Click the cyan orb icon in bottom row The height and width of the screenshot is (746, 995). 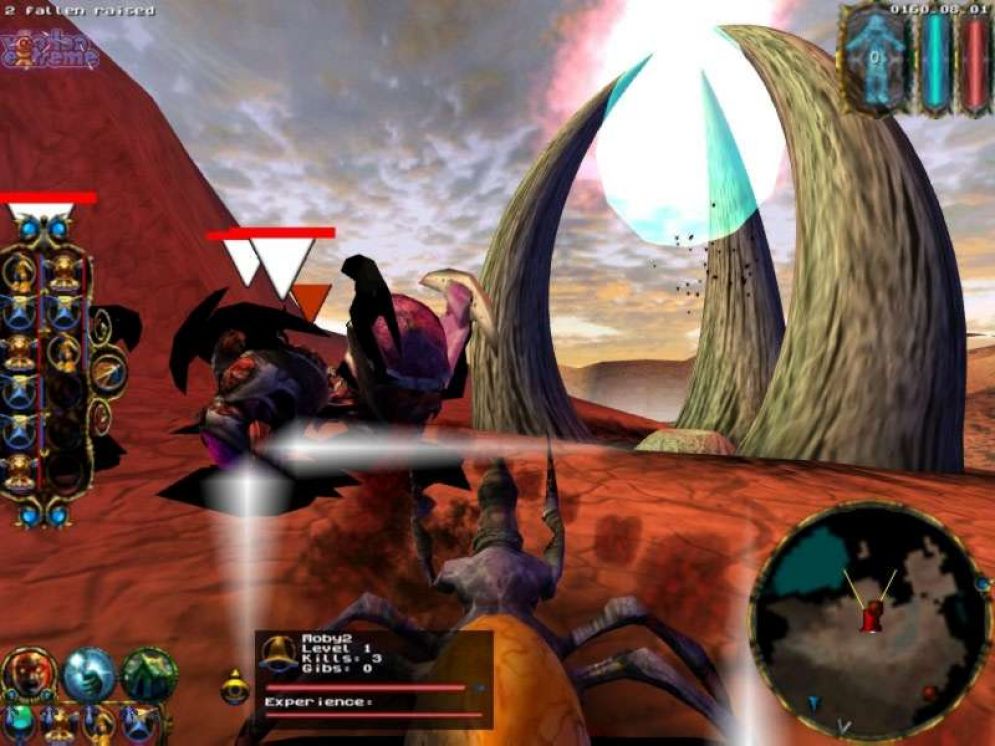point(18,719)
